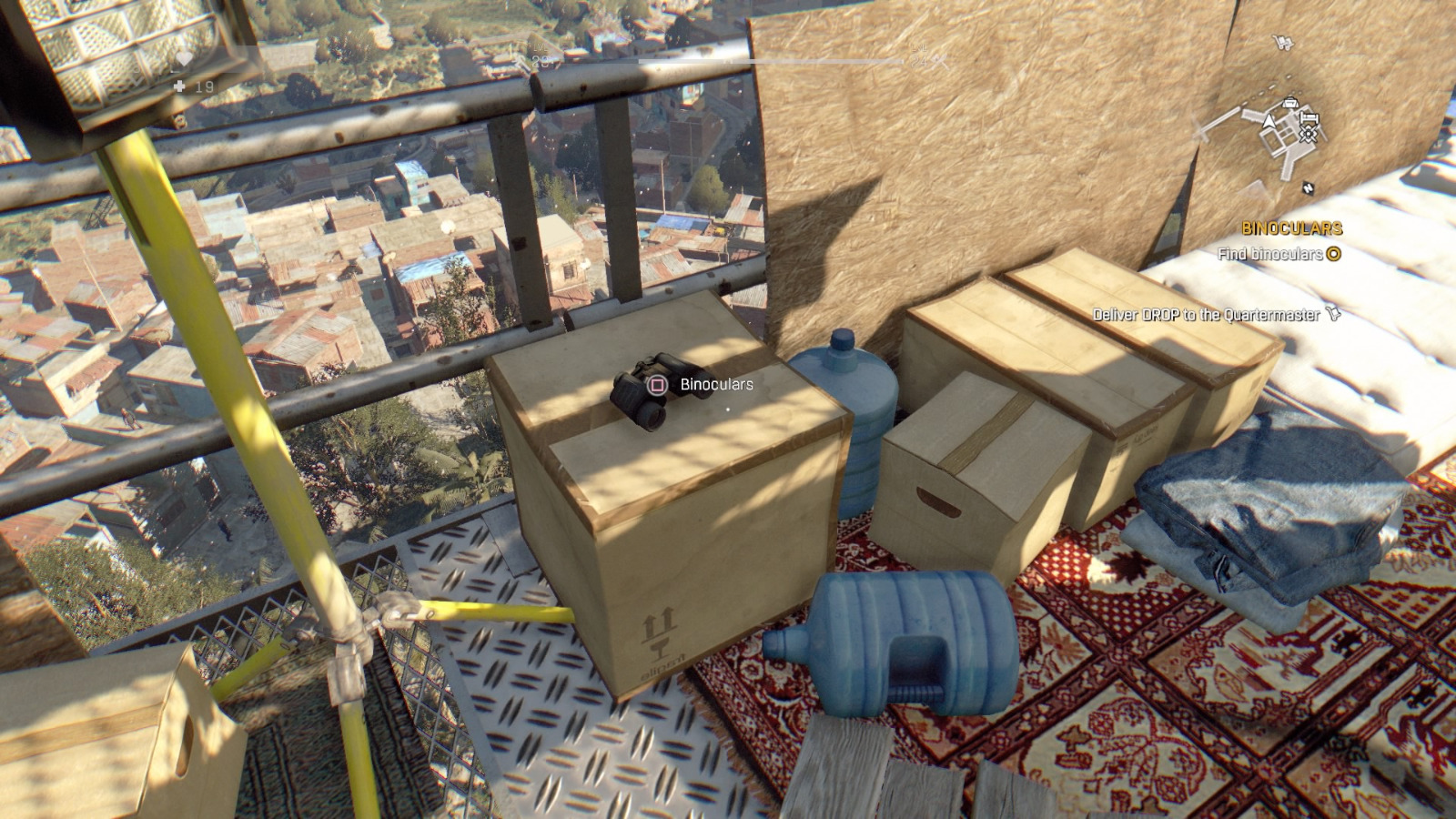Image resolution: width=1456 pixels, height=819 pixels.
Task: Click the medkit count icon showing 19
Action: click(x=180, y=86)
